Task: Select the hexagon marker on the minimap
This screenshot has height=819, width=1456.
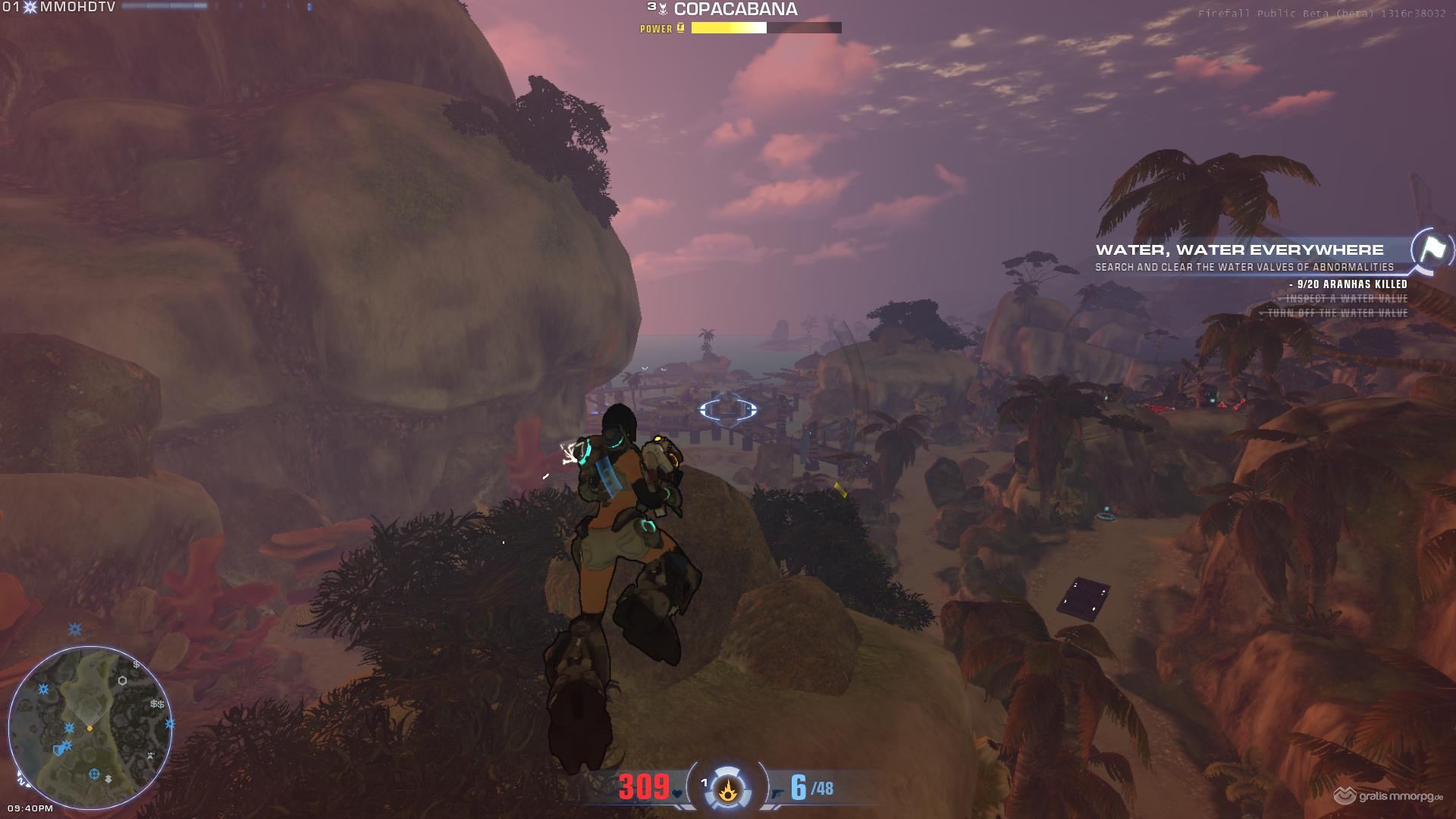Action: [122, 680]
